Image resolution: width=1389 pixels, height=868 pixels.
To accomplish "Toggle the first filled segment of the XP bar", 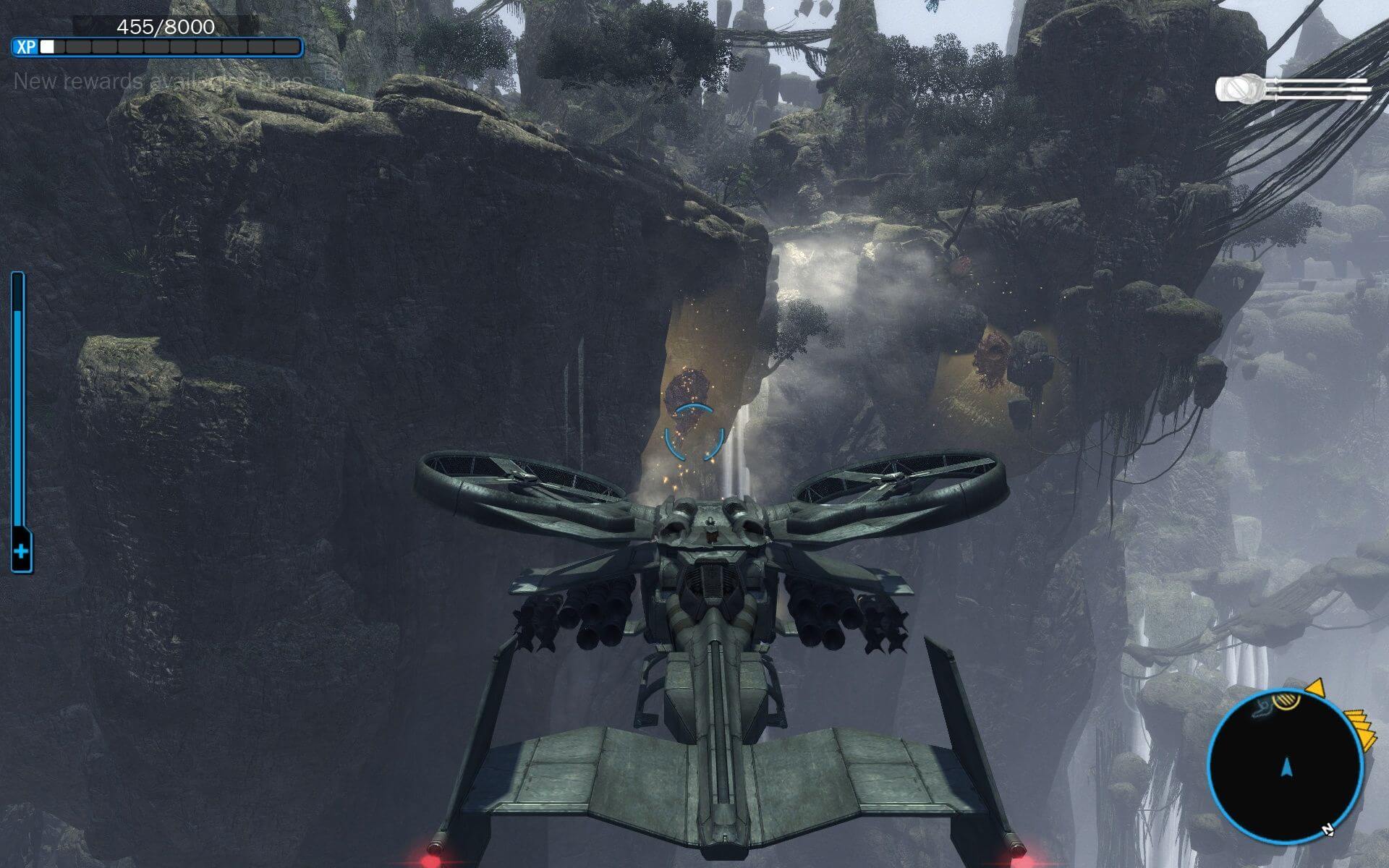I will click(x=48, y=48).
